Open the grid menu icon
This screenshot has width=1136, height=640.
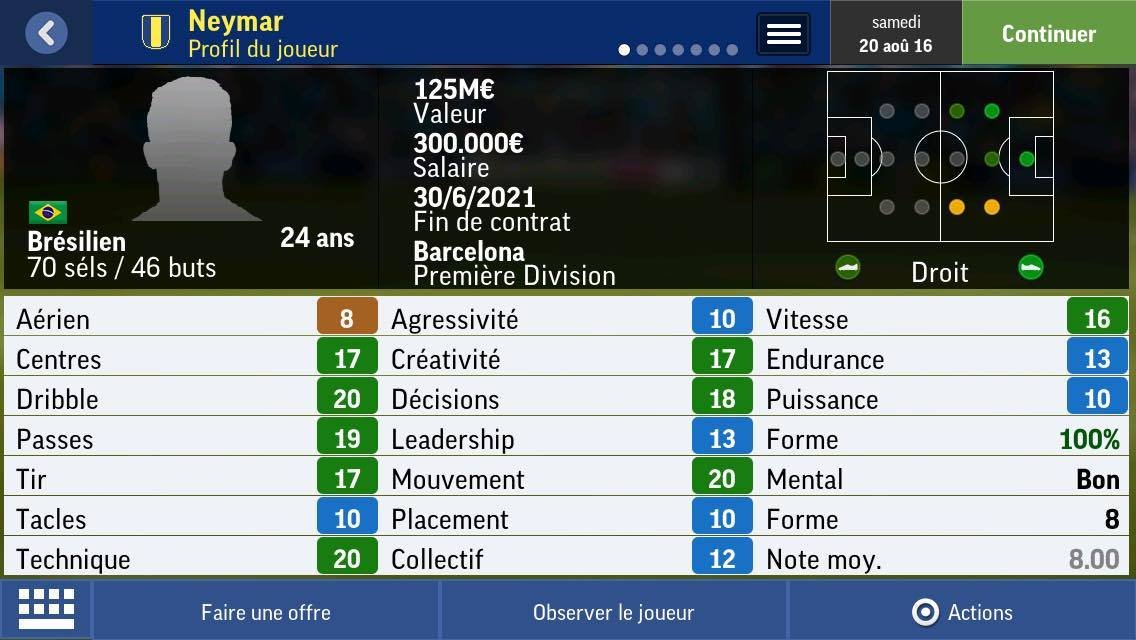tap(46, 609)
